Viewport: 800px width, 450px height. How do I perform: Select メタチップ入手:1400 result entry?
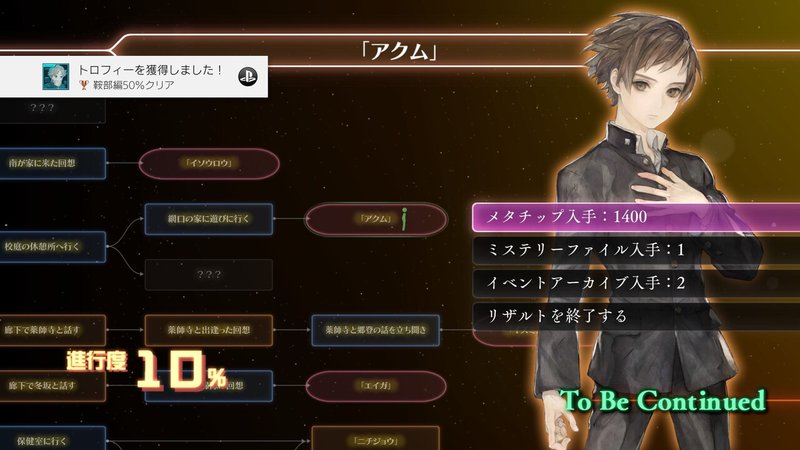point(590,215)
